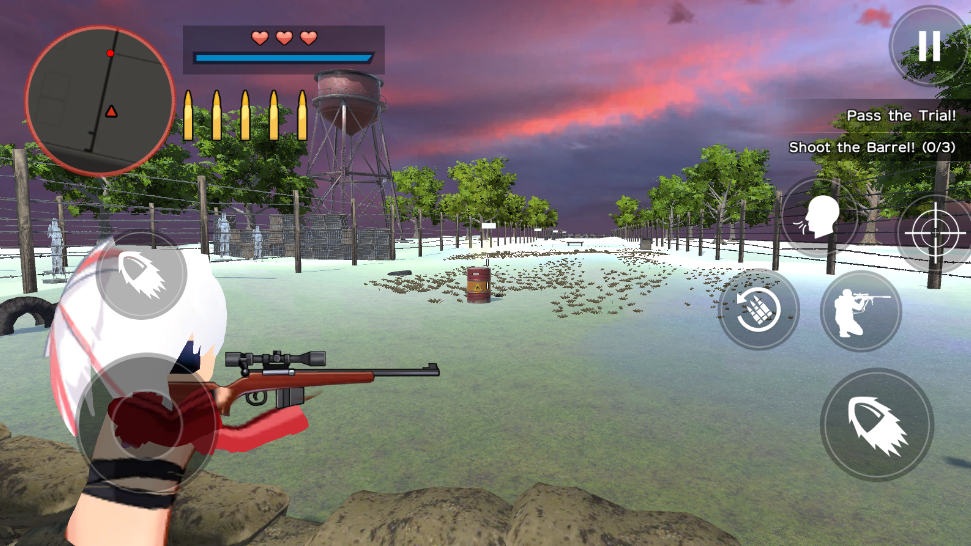The height and width of the screenshot is (546, 971).
Task: Activate the crosshair aim button
Action: point(932,233)
